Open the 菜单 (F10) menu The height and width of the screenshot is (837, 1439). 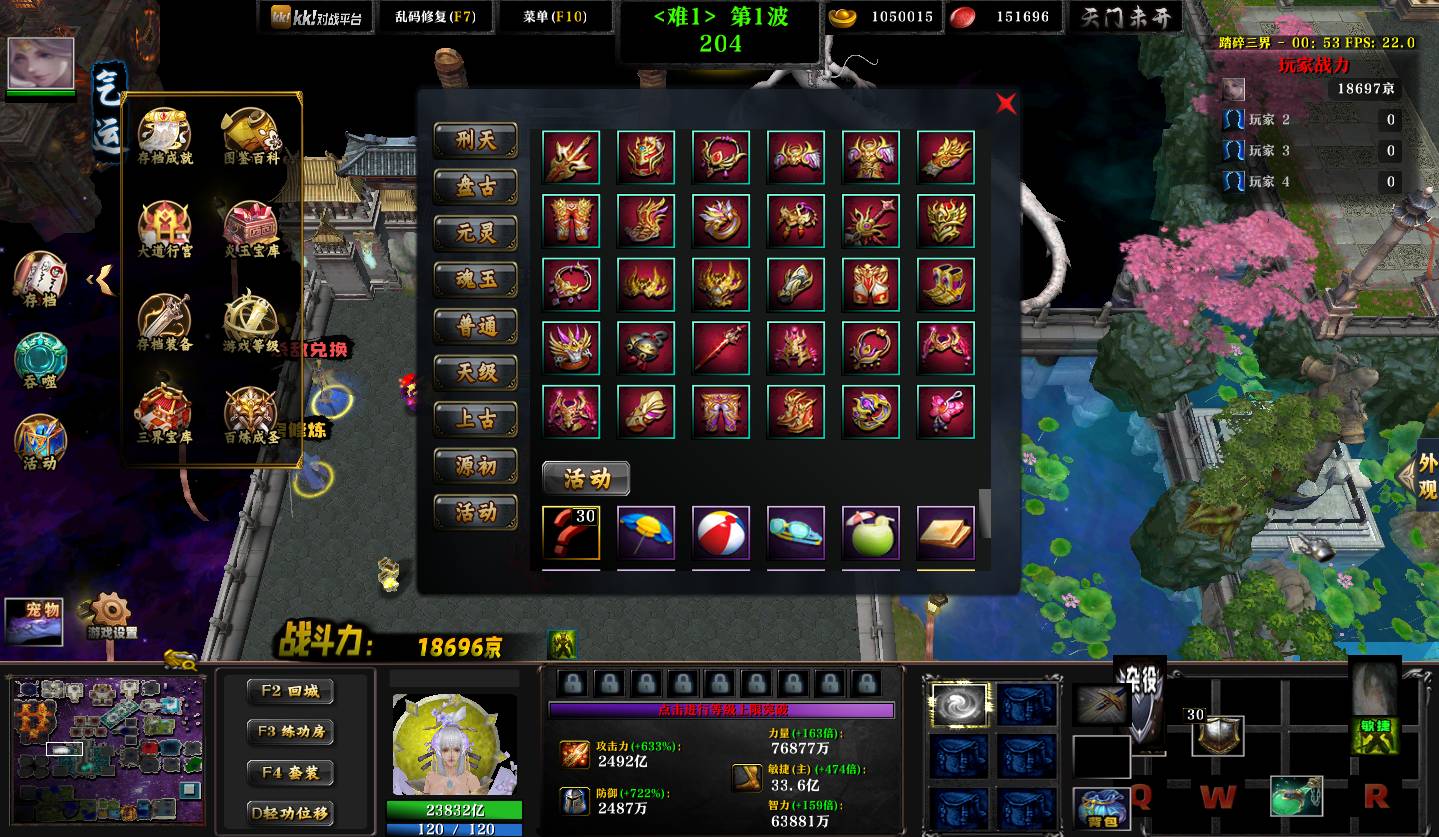555,17
